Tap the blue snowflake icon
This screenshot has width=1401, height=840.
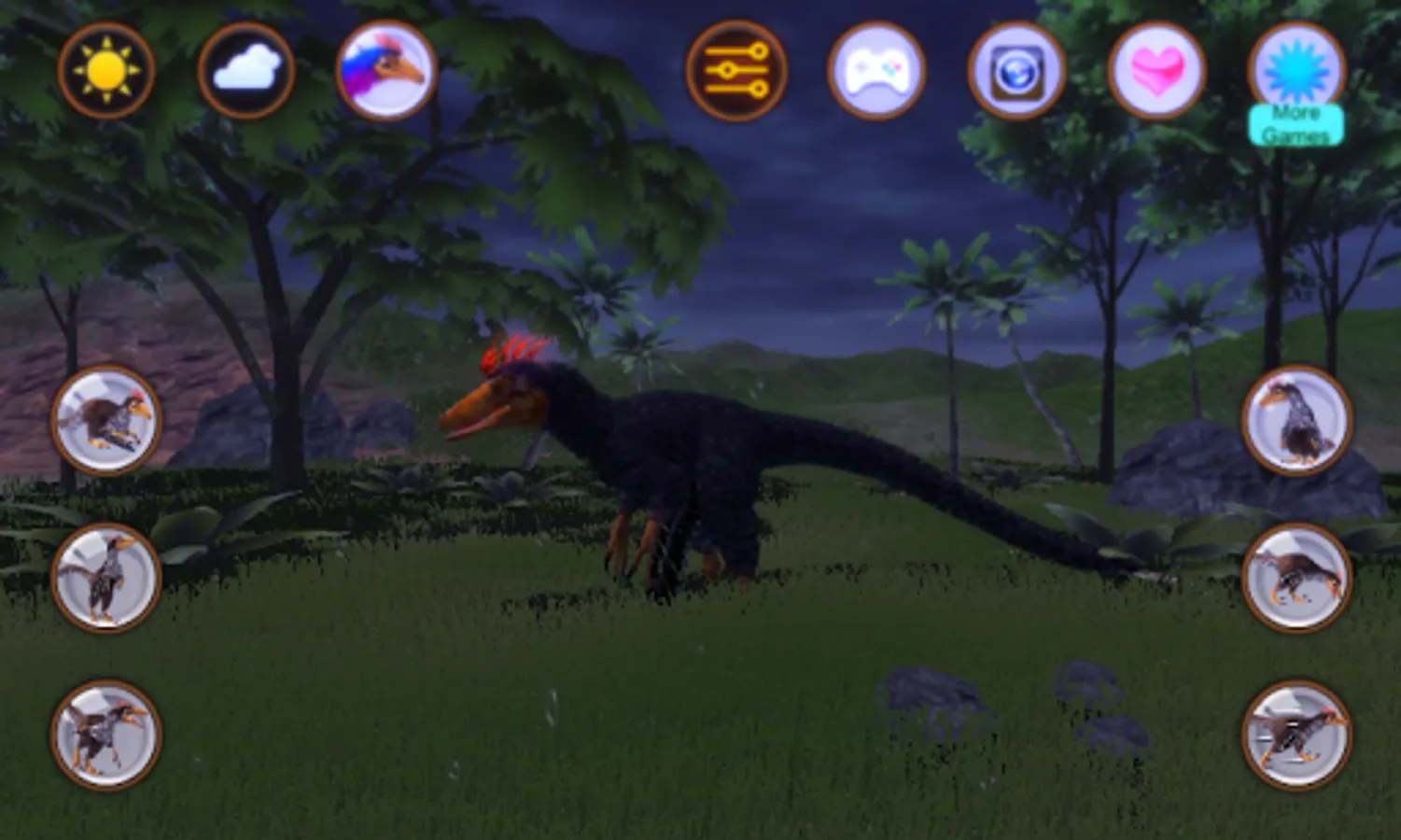[x=1296, y=67]
